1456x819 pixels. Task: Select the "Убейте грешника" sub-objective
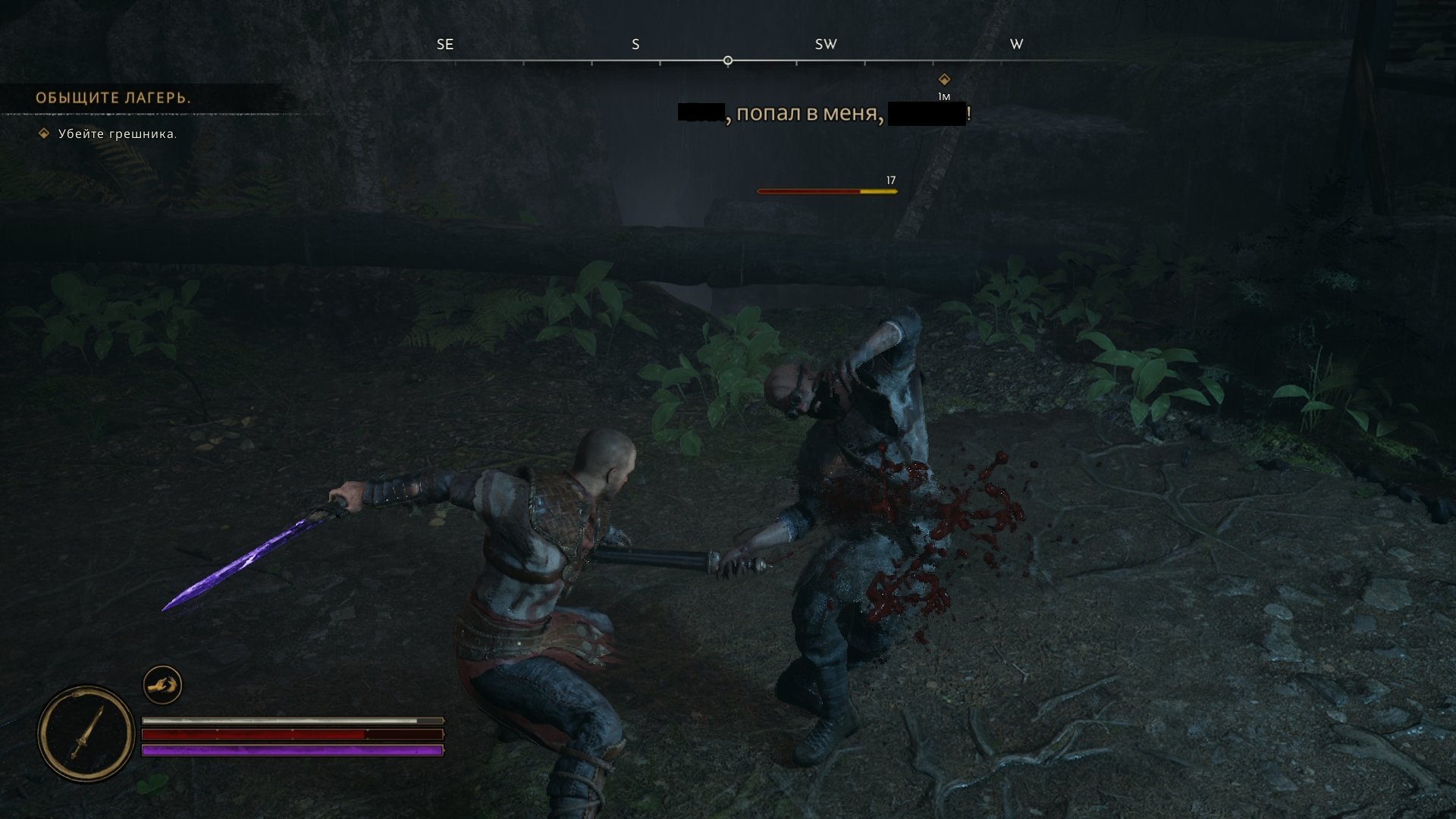pyautogui.click(x=118, y=134)
